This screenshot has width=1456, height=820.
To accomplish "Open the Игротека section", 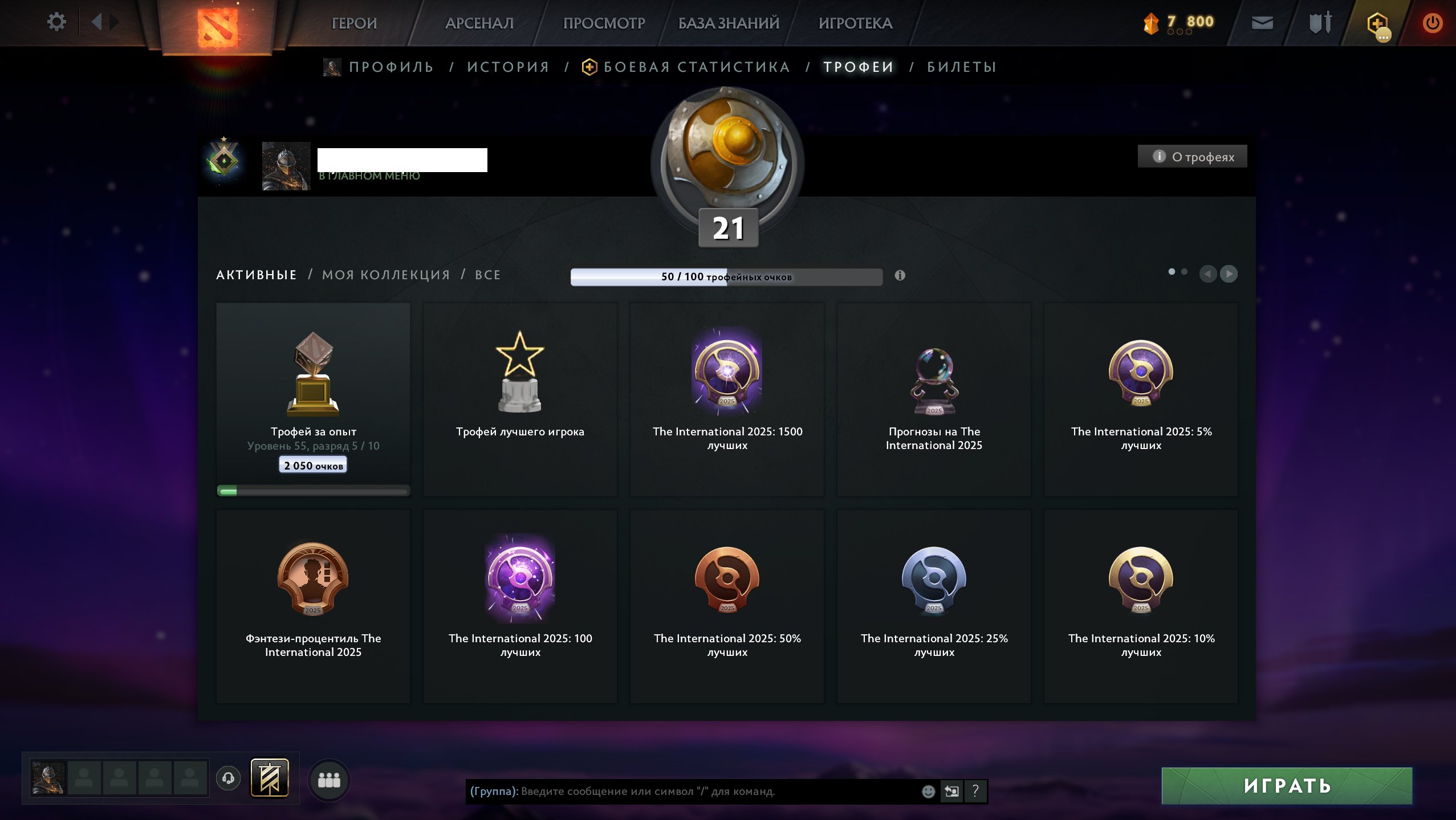I will tap(855, 23).
